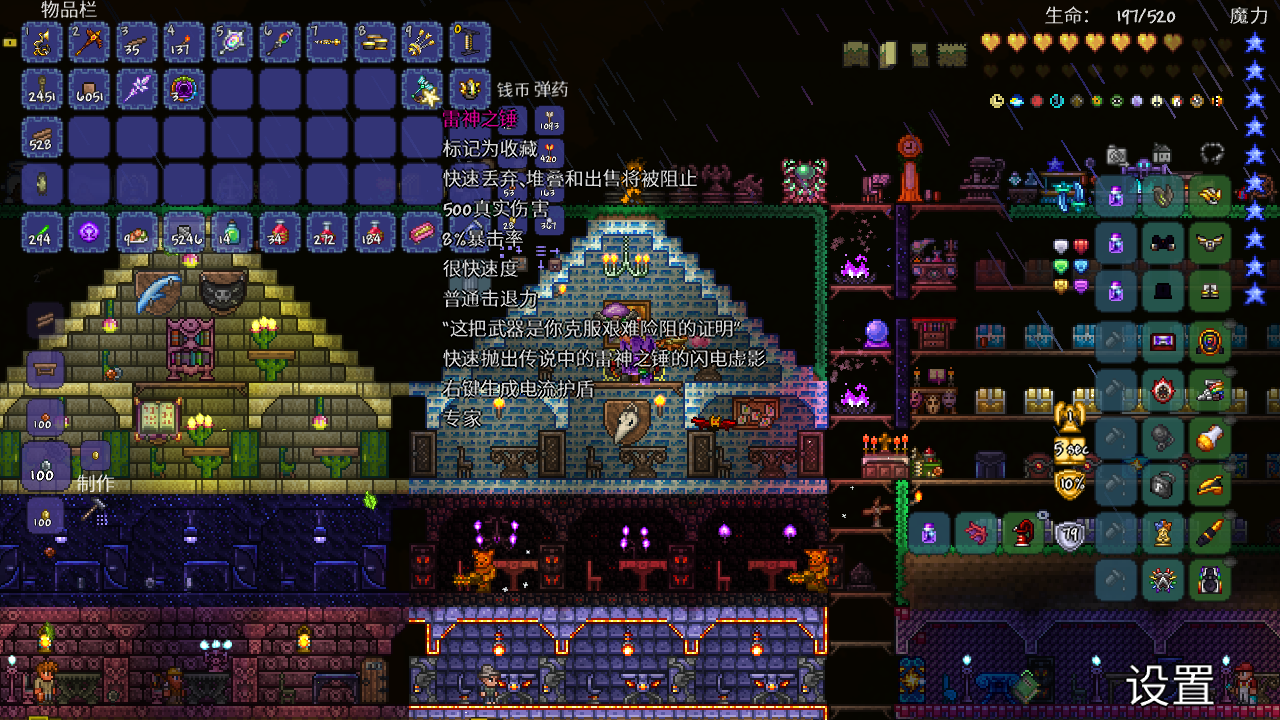The height and width of the screenshot is (720, 1280).
Task: Select the wood stack of 528
Action: coord(43,137)
